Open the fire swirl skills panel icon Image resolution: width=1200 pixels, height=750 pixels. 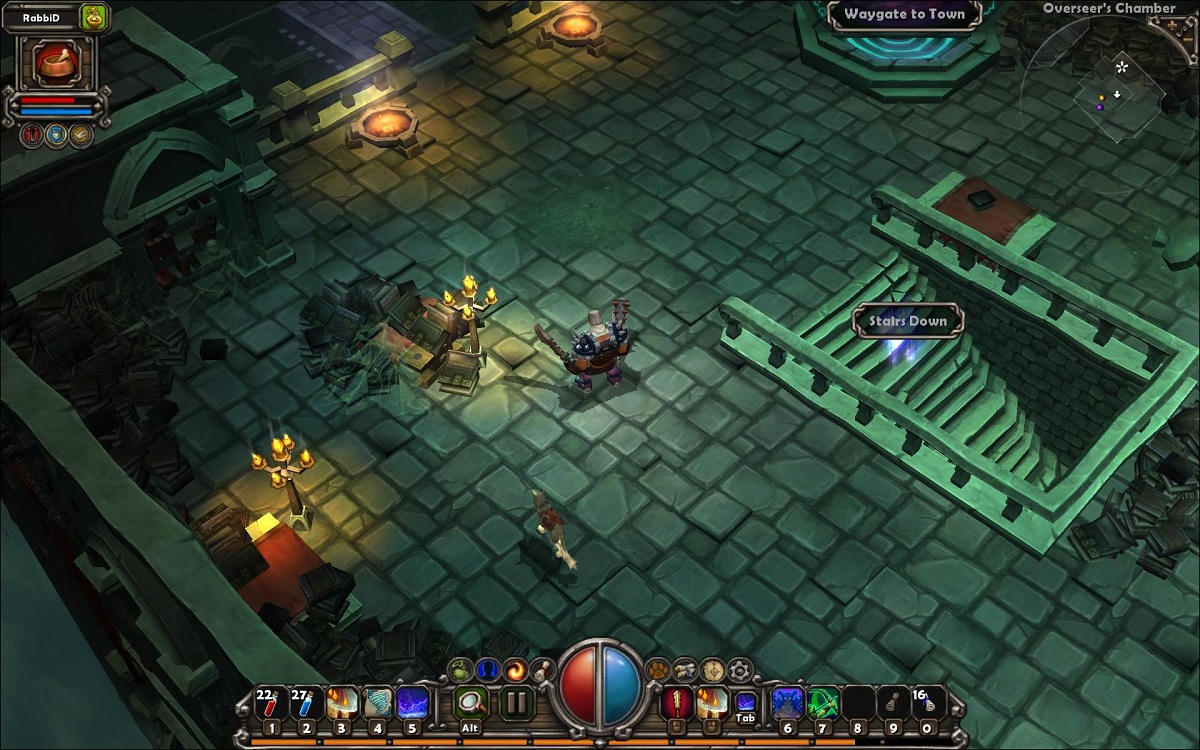click(515, 668)
